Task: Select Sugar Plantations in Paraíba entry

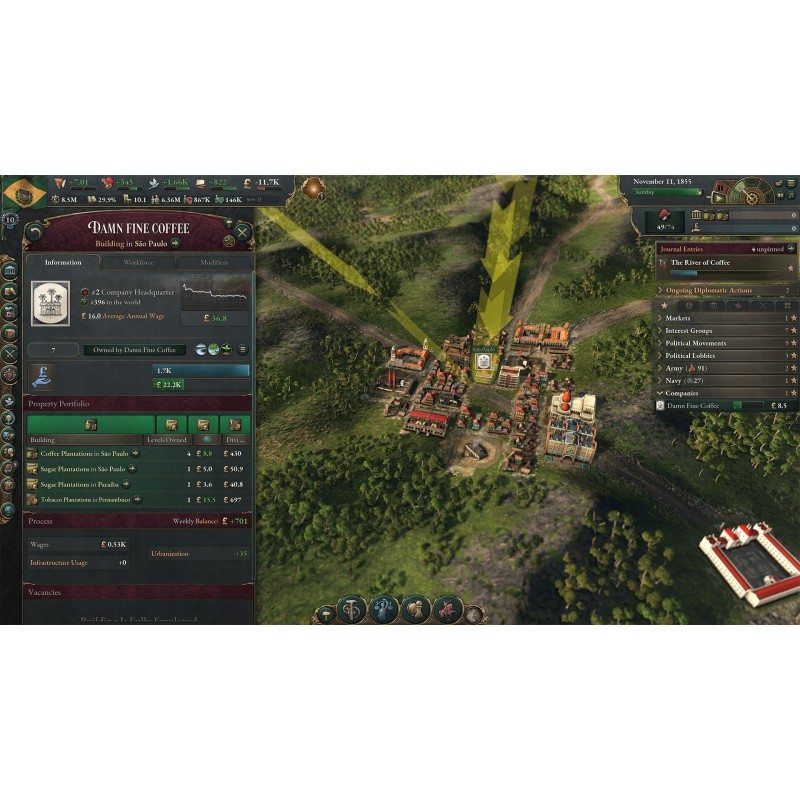Action: (x=82, y=484)
